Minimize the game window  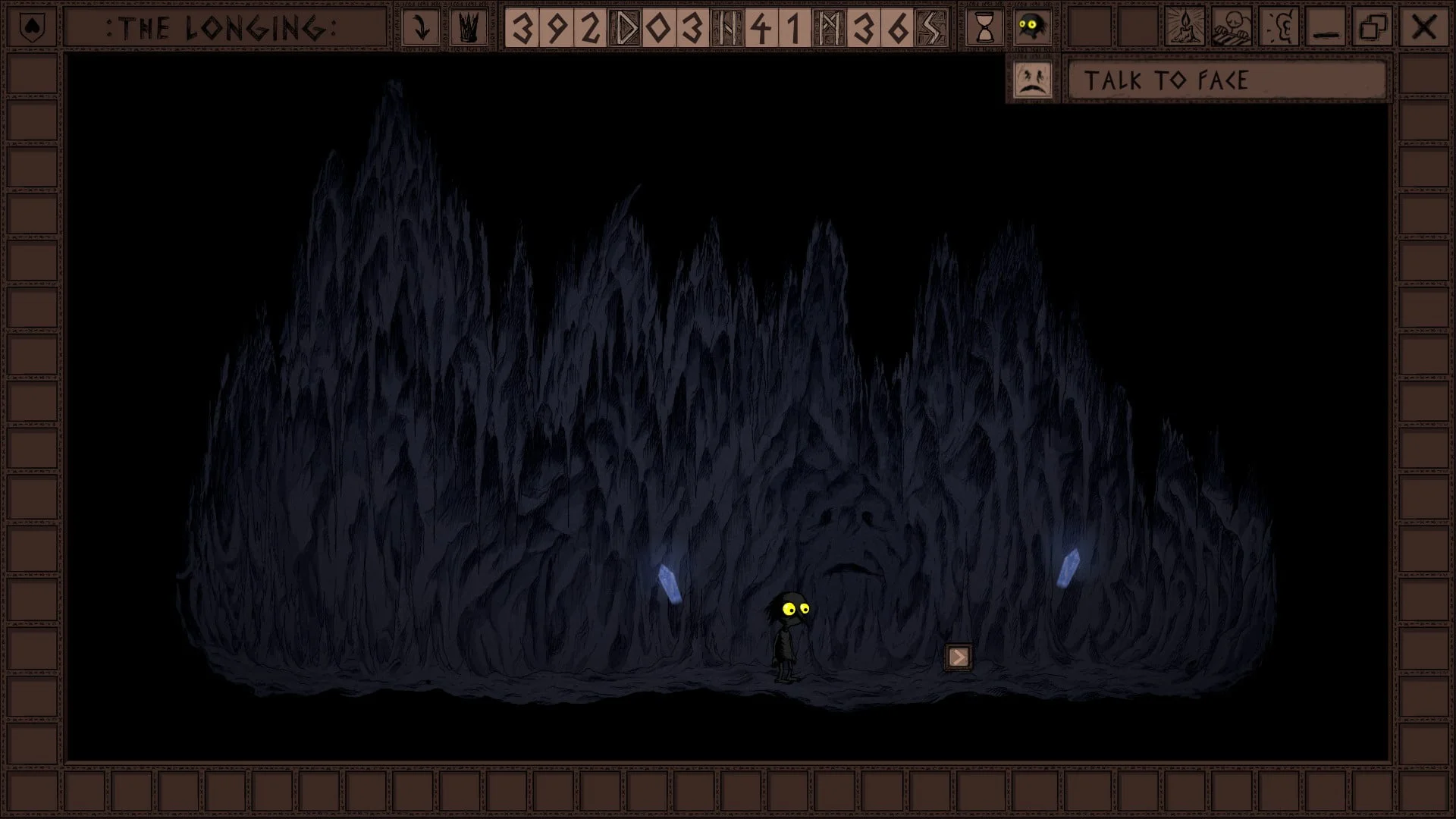click(1326, 29)
